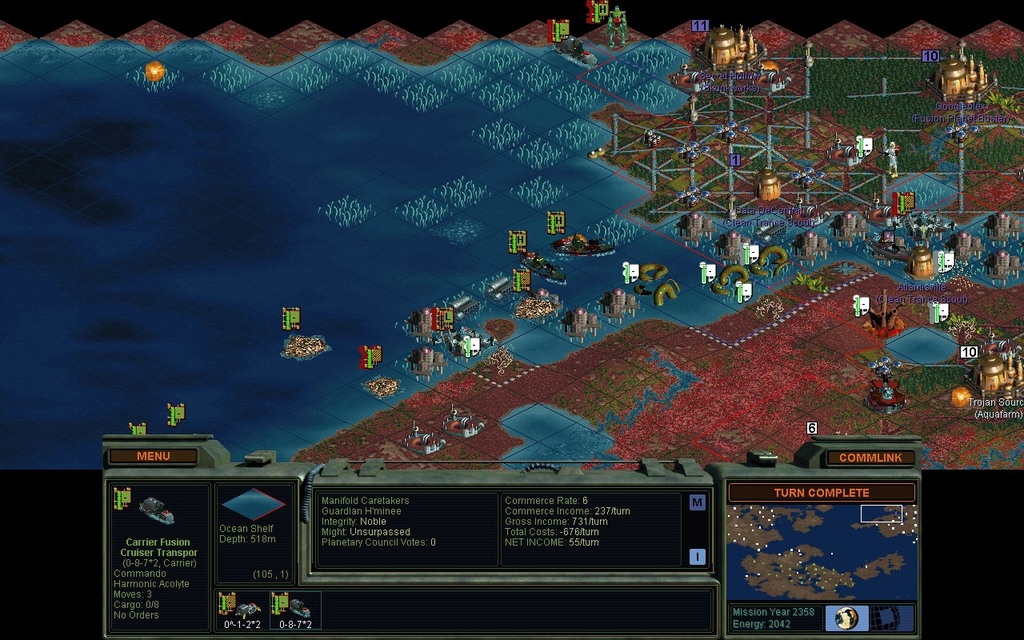Click on the world minimap
The image size is (1024, 640).
coord(821,551)
